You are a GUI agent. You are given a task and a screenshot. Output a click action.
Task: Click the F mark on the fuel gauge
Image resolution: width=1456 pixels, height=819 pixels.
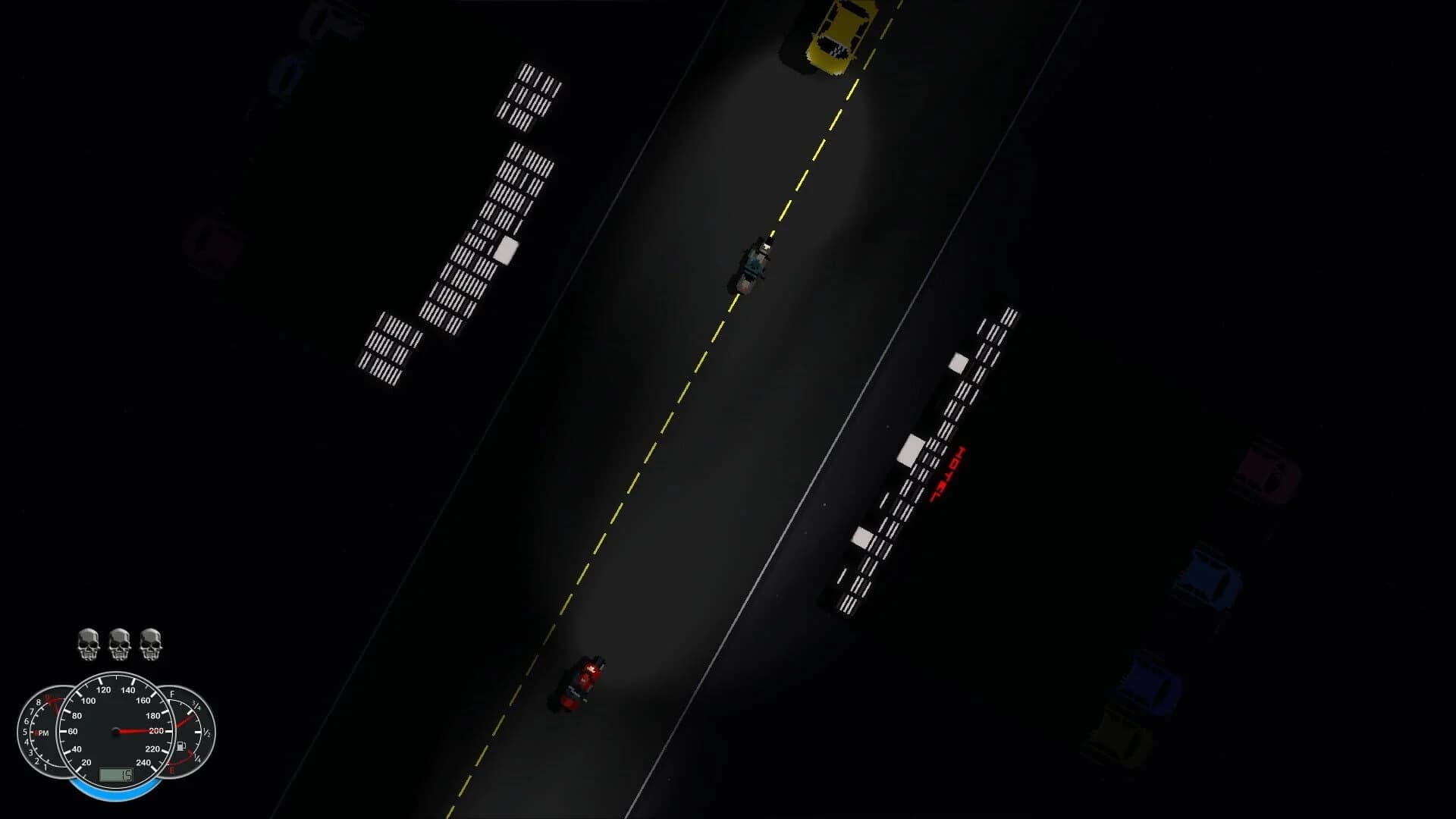point(172,695)
